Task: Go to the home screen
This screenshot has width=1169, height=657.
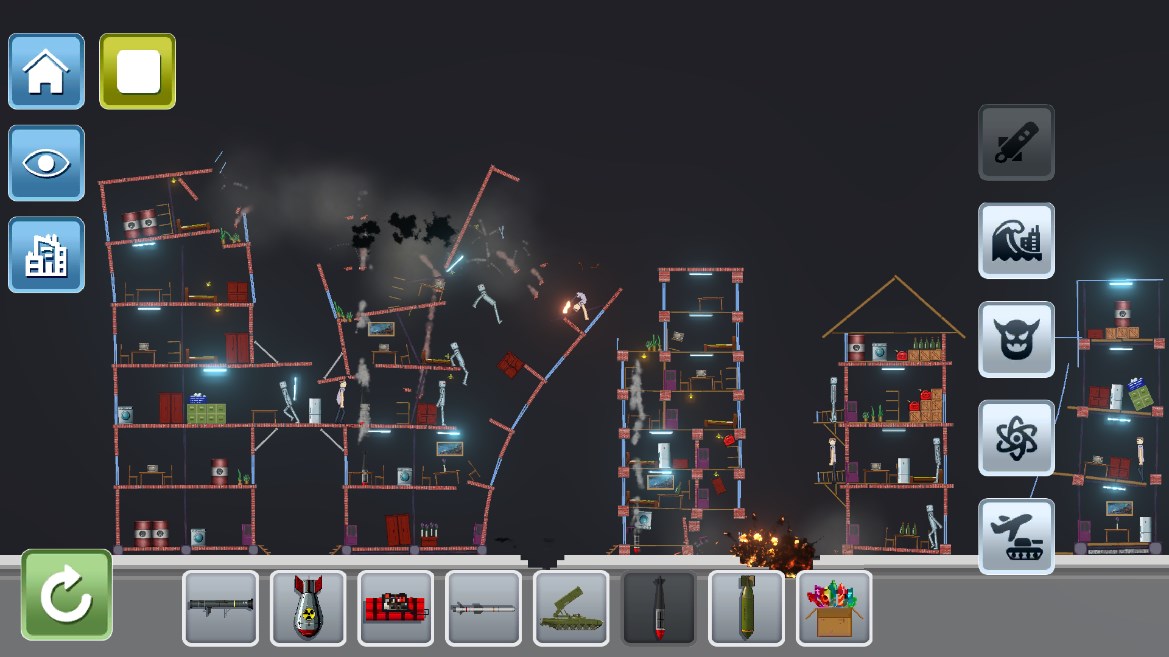Action: coord(46,71)
